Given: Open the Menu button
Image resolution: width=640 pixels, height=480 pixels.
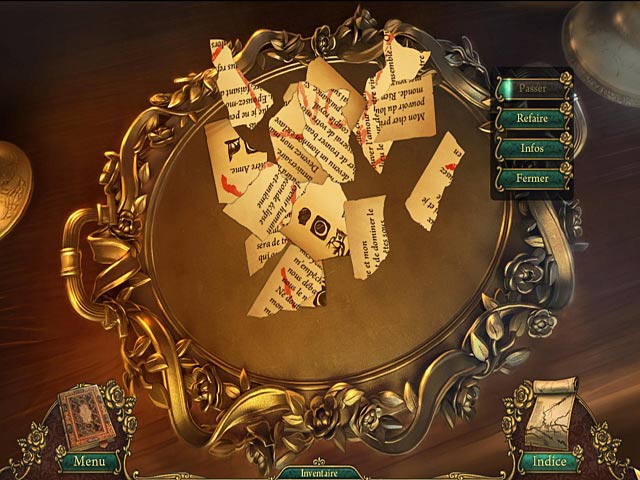Looking at the screenshot, I should click(88, 462).
